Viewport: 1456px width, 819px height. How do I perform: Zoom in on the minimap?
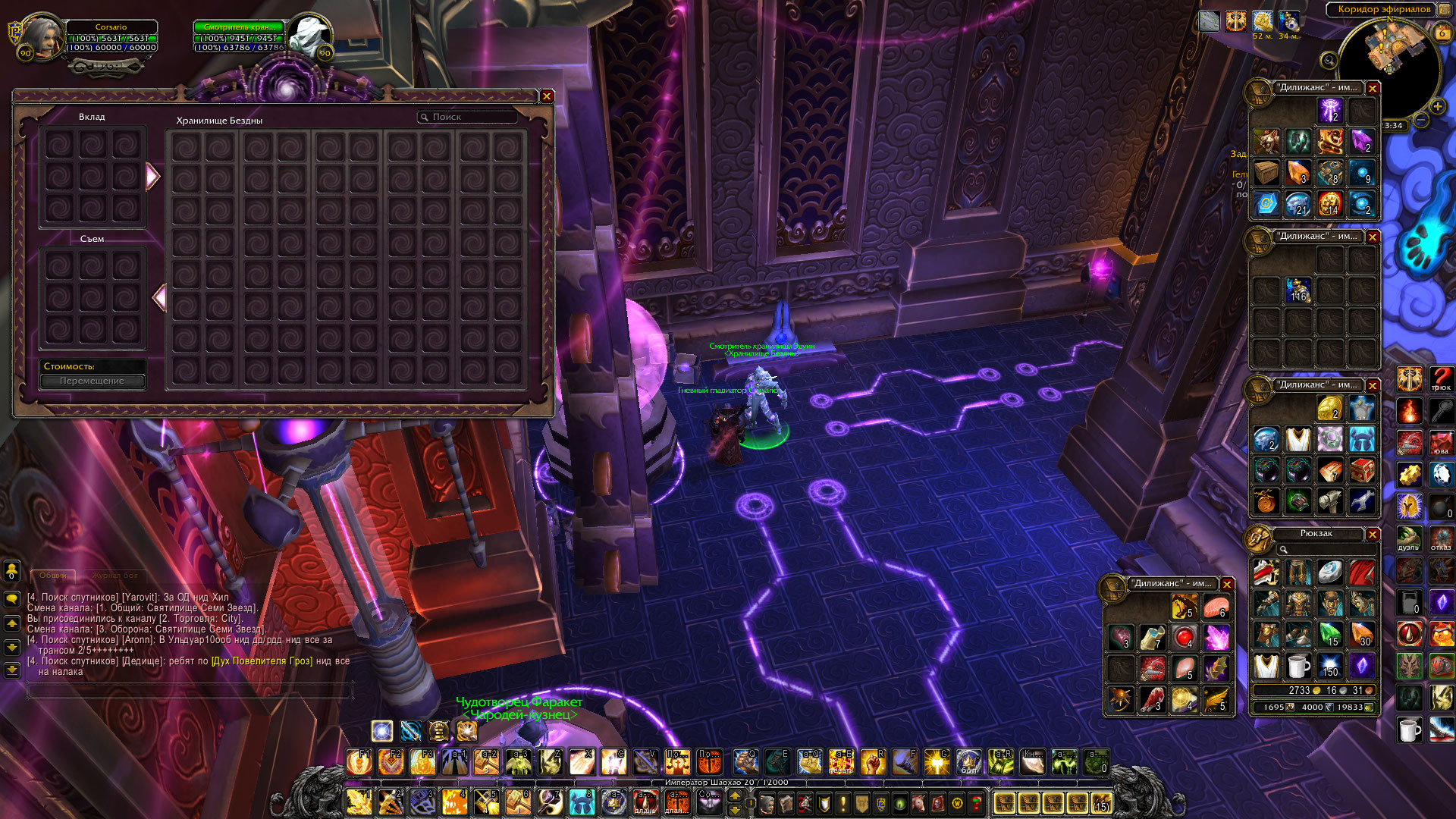tap(1437, 107)
